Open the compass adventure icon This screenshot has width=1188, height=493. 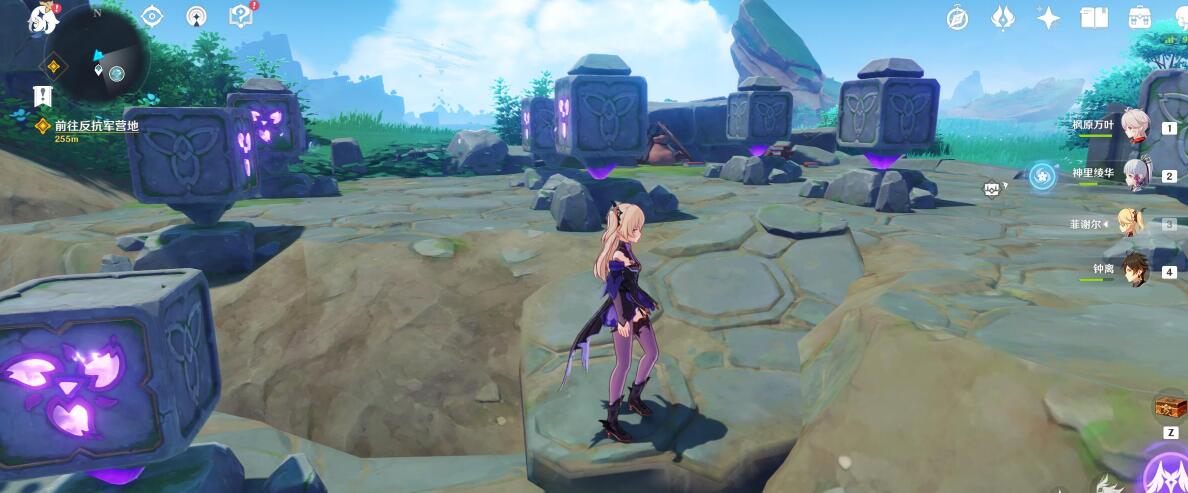(957, 18)
